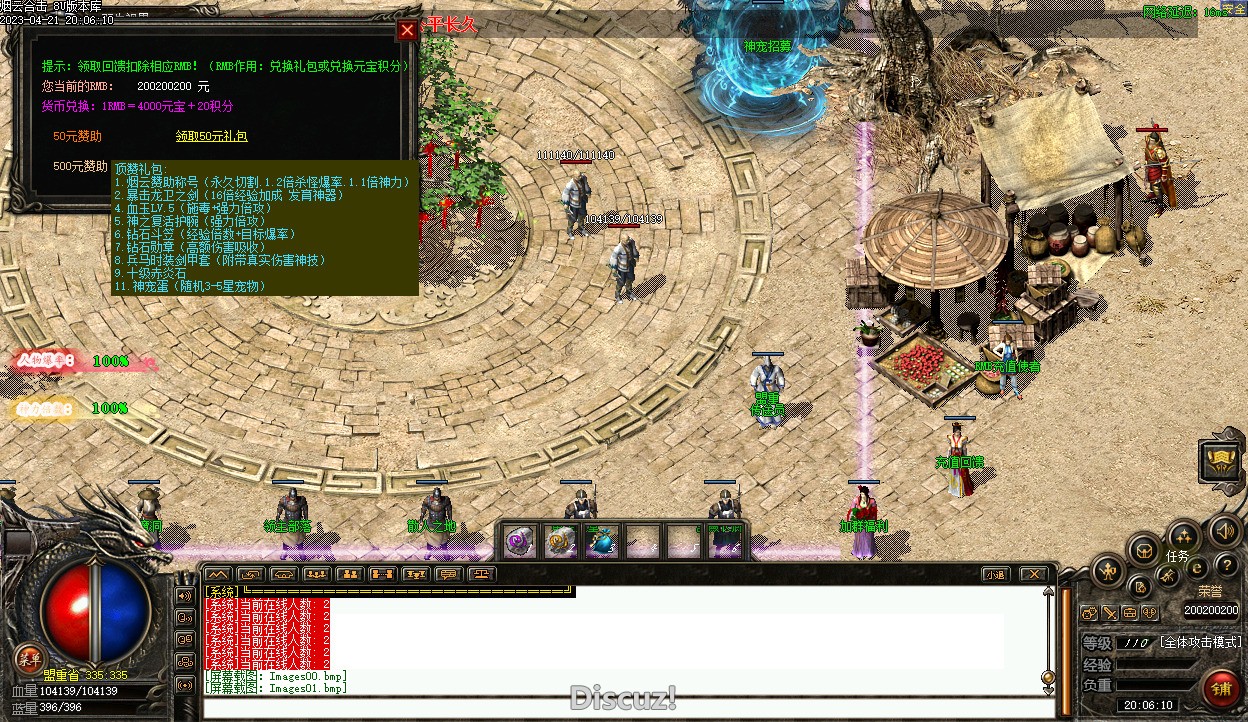Close the RMB sponsorship dialog

click(x=407, y=30)
